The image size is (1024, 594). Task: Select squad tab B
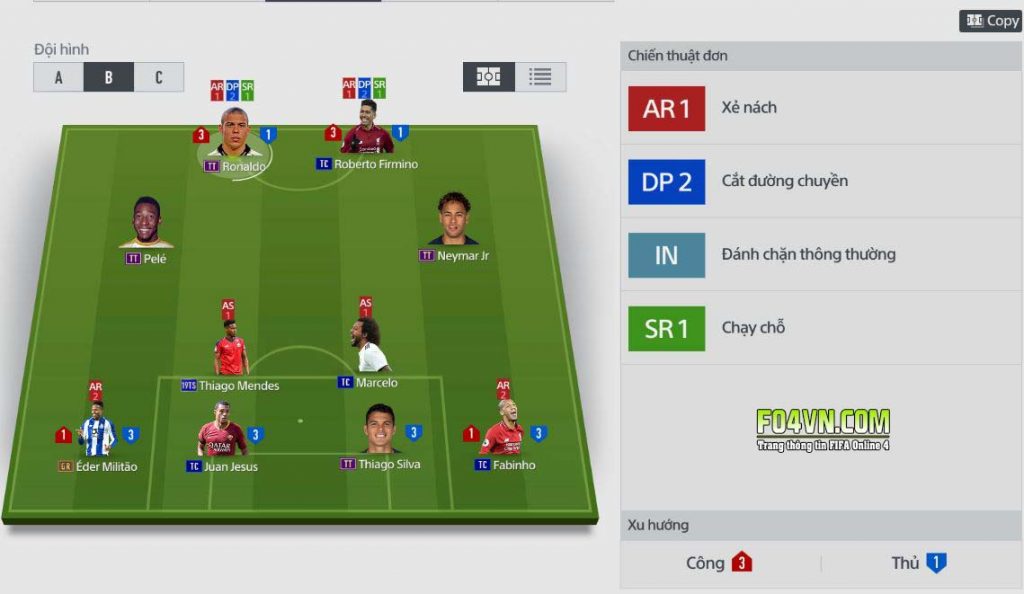point(108,77)
